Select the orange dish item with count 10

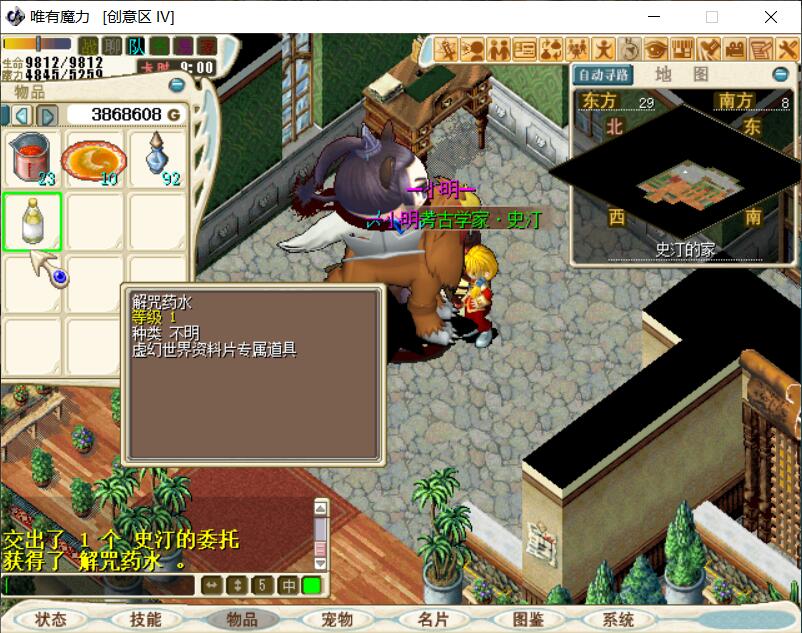[x=94, y=159]
